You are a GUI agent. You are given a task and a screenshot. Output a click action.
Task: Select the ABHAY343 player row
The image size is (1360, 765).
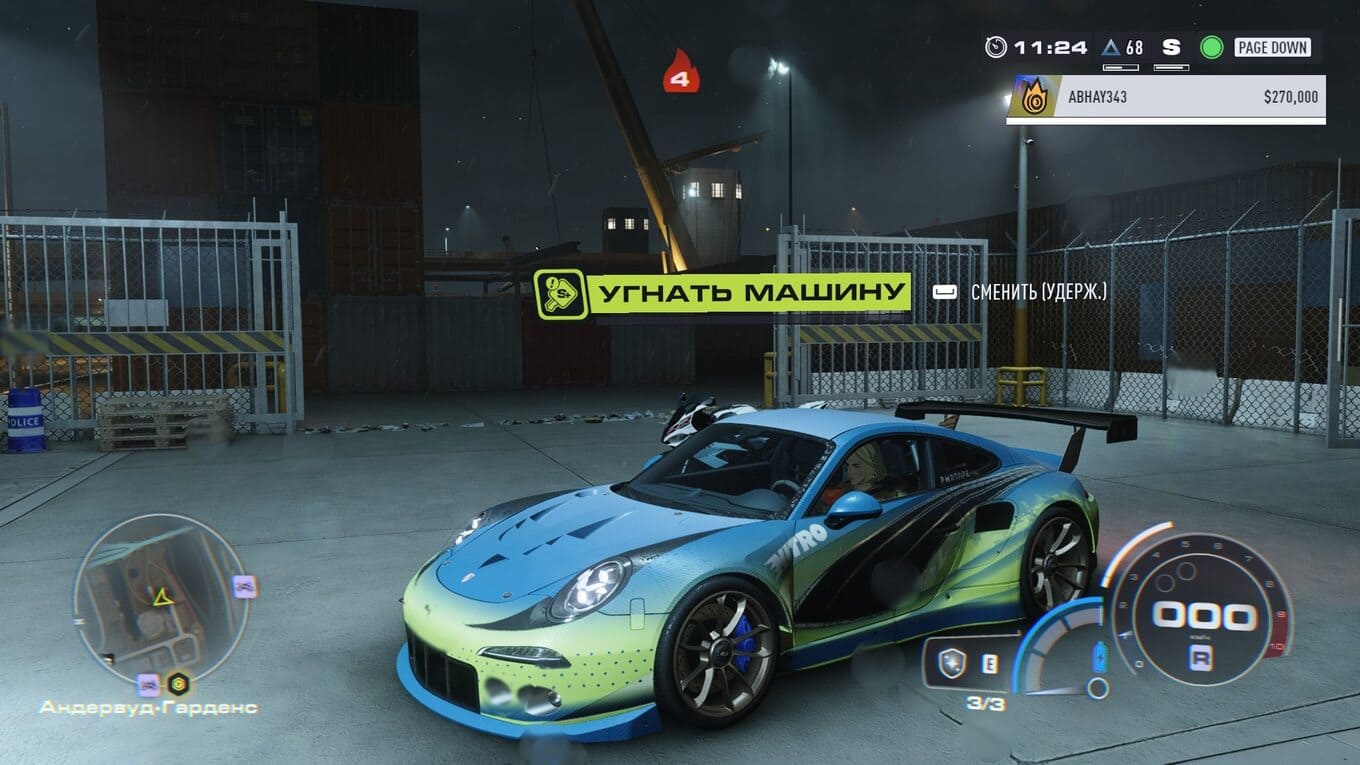(1165, 98)
